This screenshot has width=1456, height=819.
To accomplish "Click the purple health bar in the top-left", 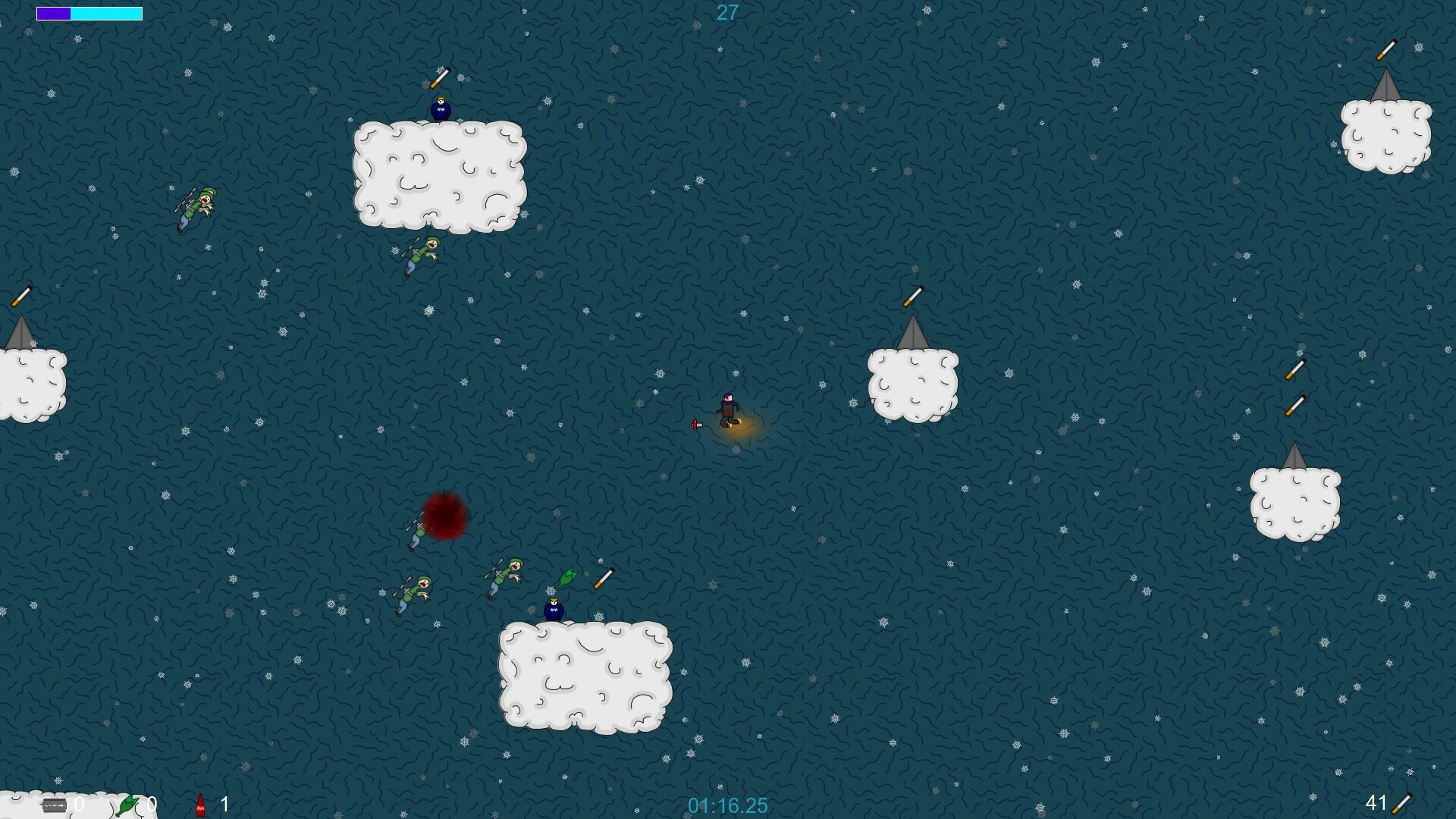I will pos(55,14).
